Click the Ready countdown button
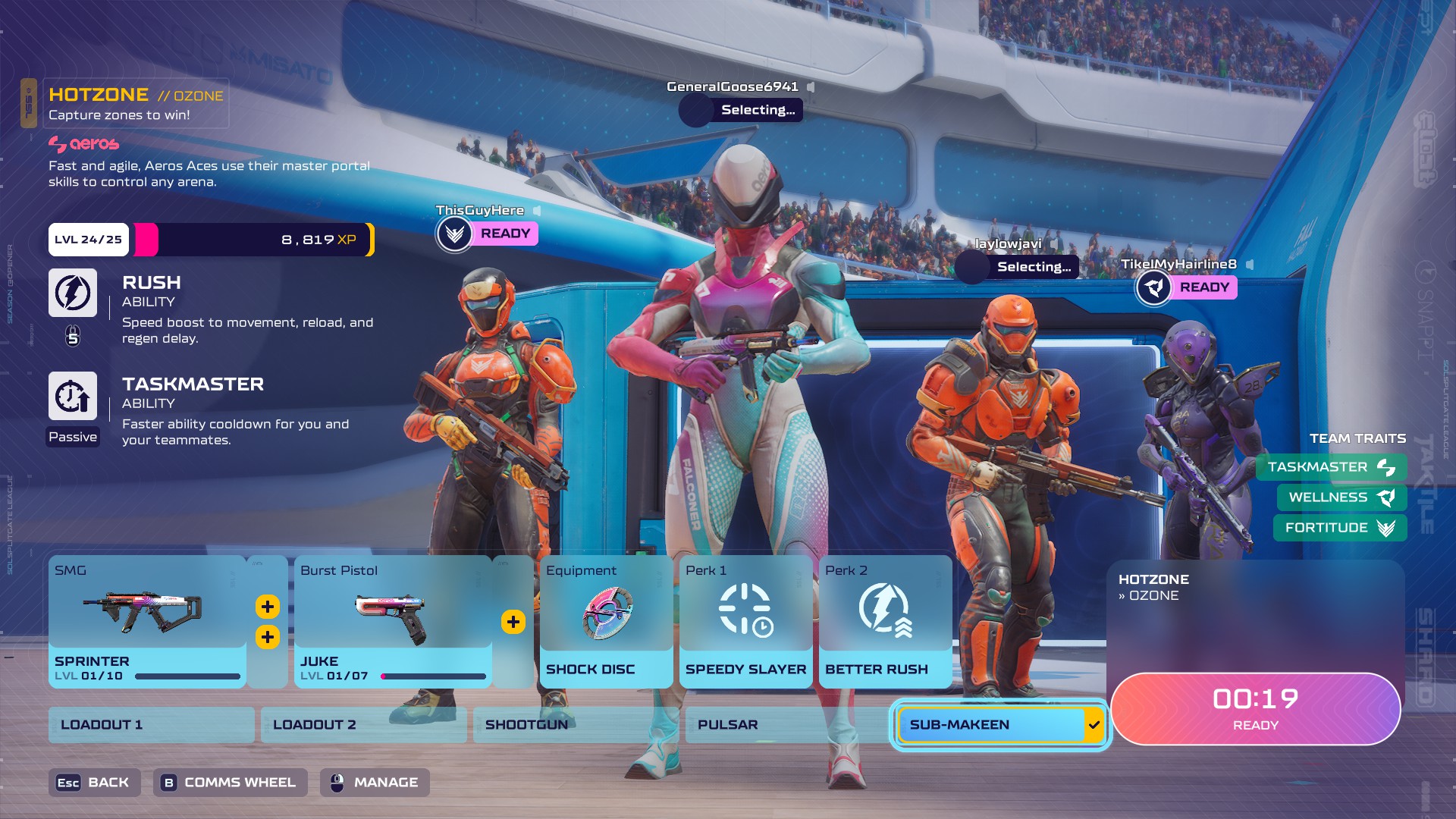The width and height of the screenshot is (1456, 819). [1255, 709]
